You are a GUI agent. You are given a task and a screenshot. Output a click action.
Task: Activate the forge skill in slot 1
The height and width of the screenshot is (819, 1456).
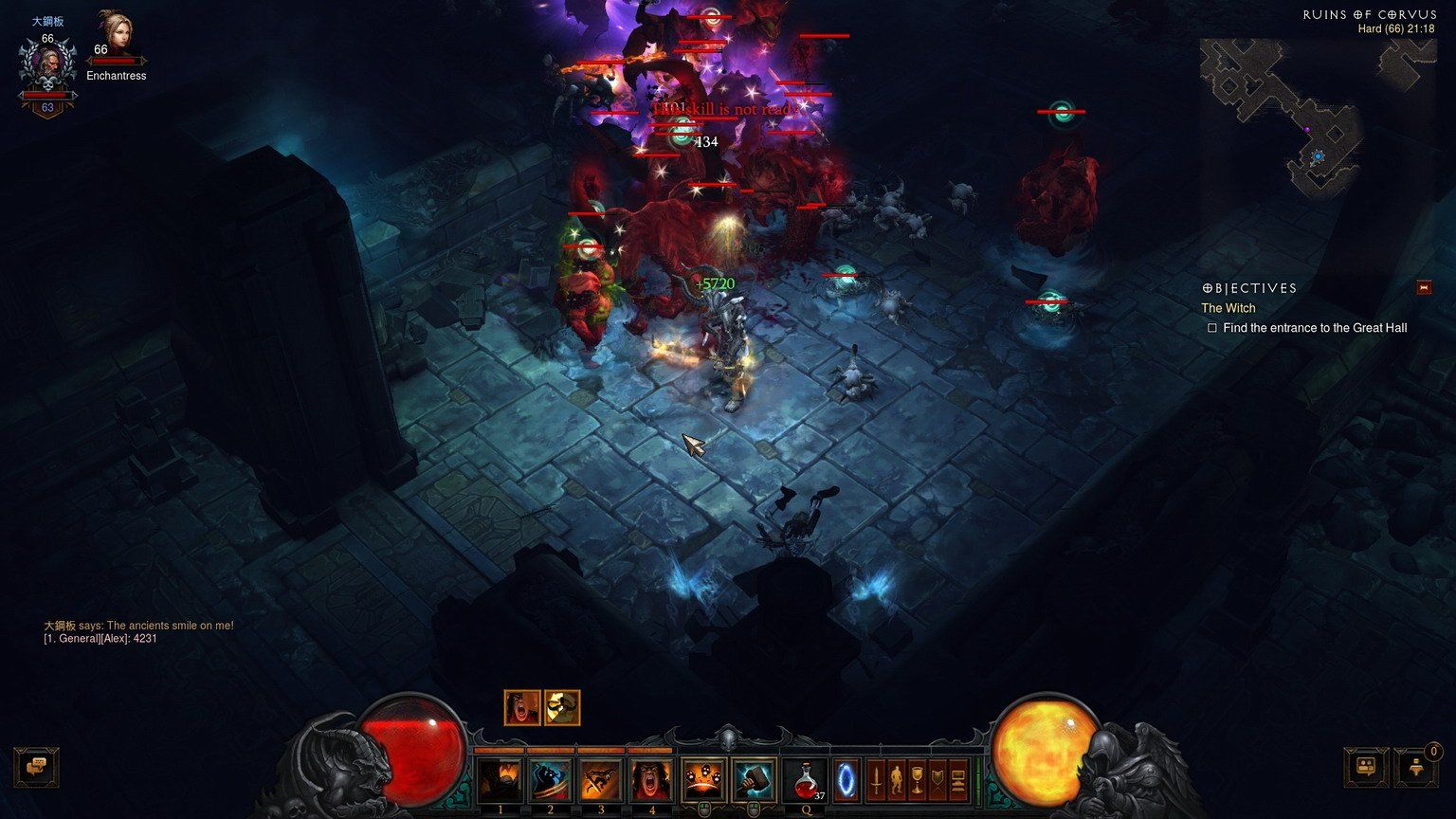[x=500, y=781]
